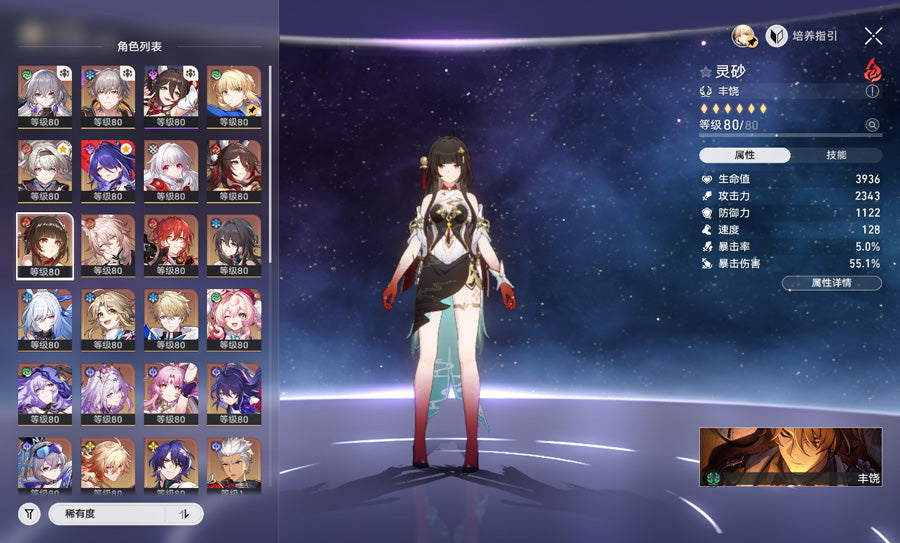Show path info via the exclamation icon

point(872,91)
